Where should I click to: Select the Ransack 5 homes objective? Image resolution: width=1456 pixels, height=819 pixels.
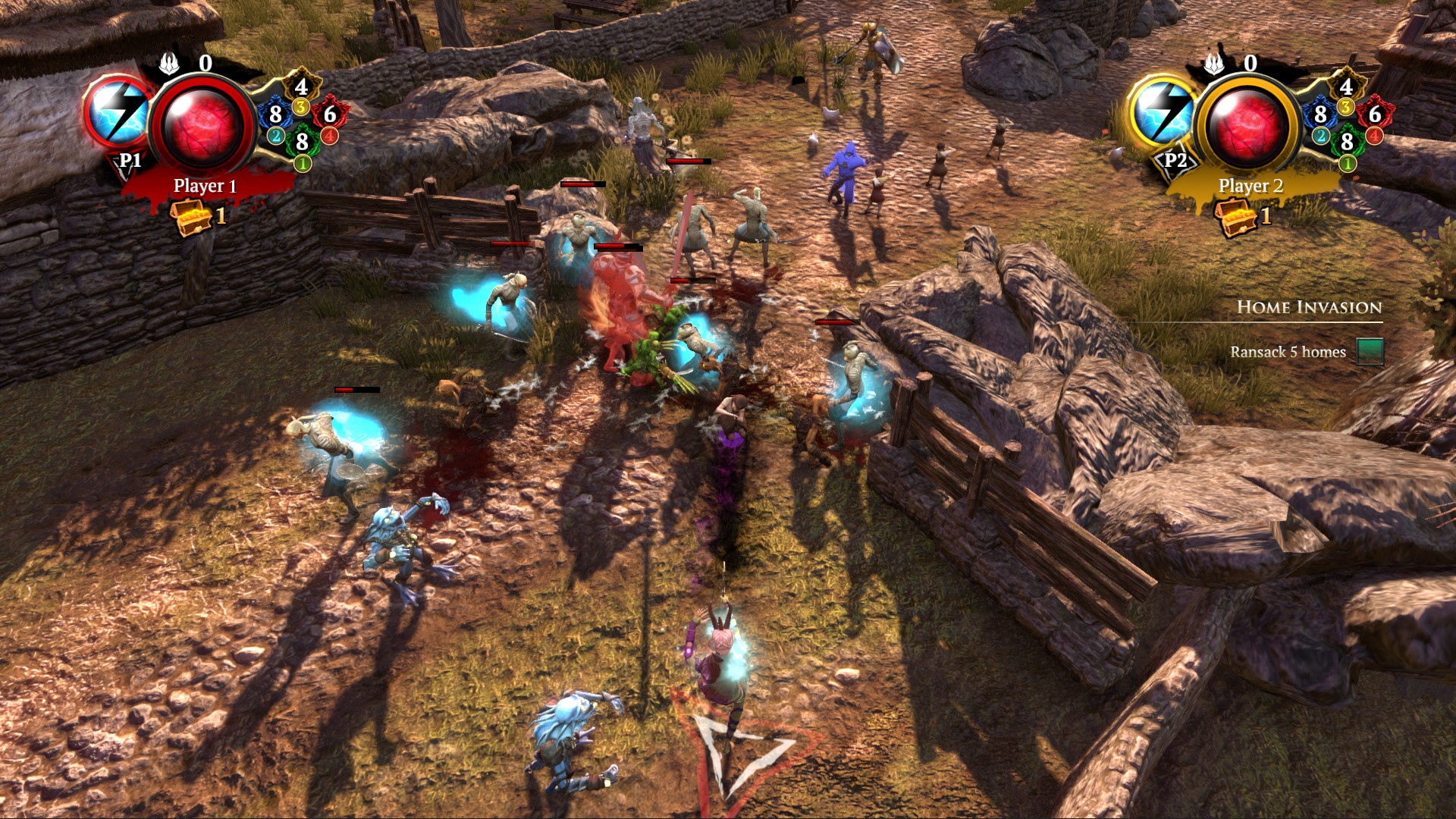click(x=1288, y=352)
